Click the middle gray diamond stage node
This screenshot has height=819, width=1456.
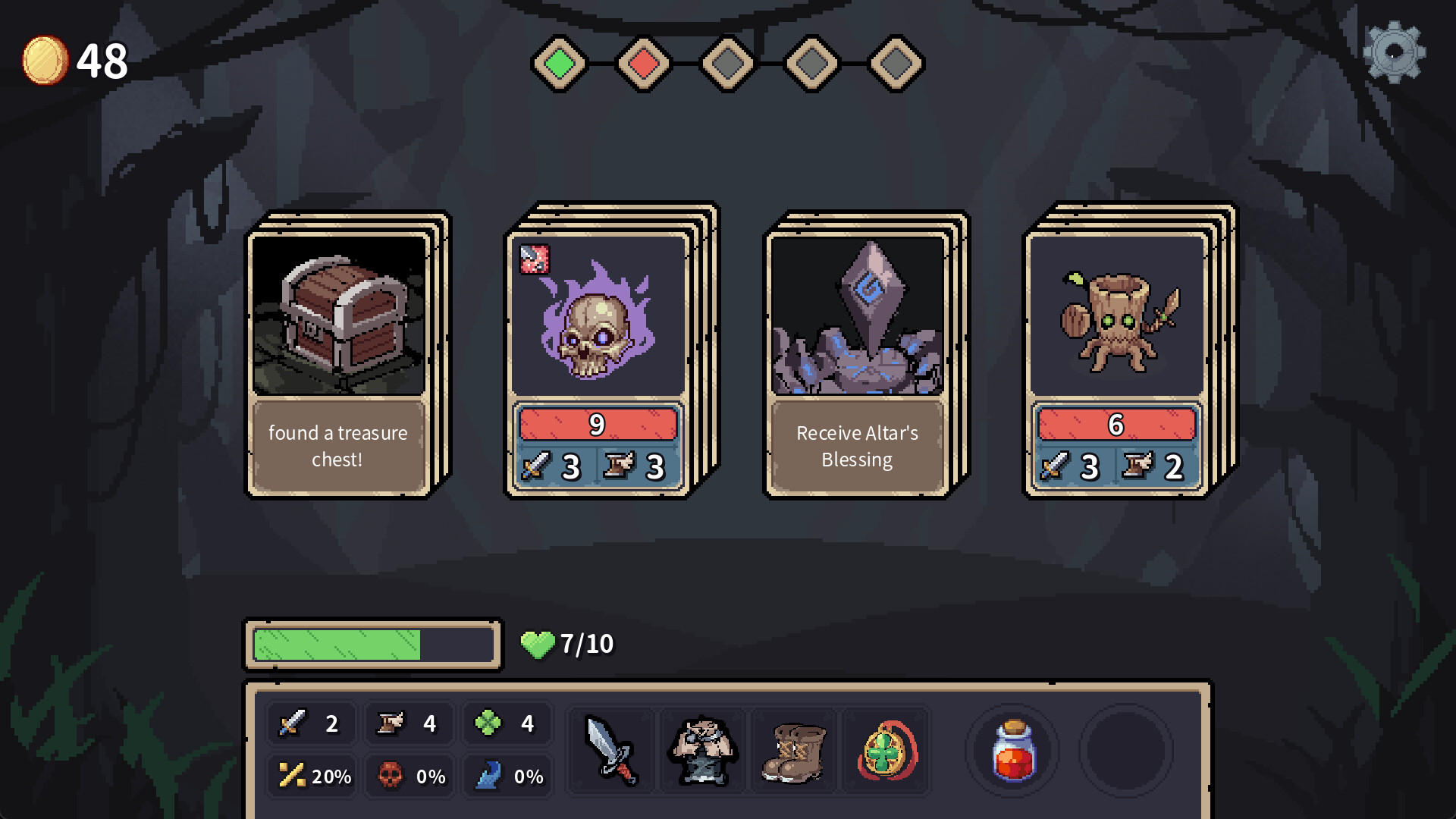point(726,64)
